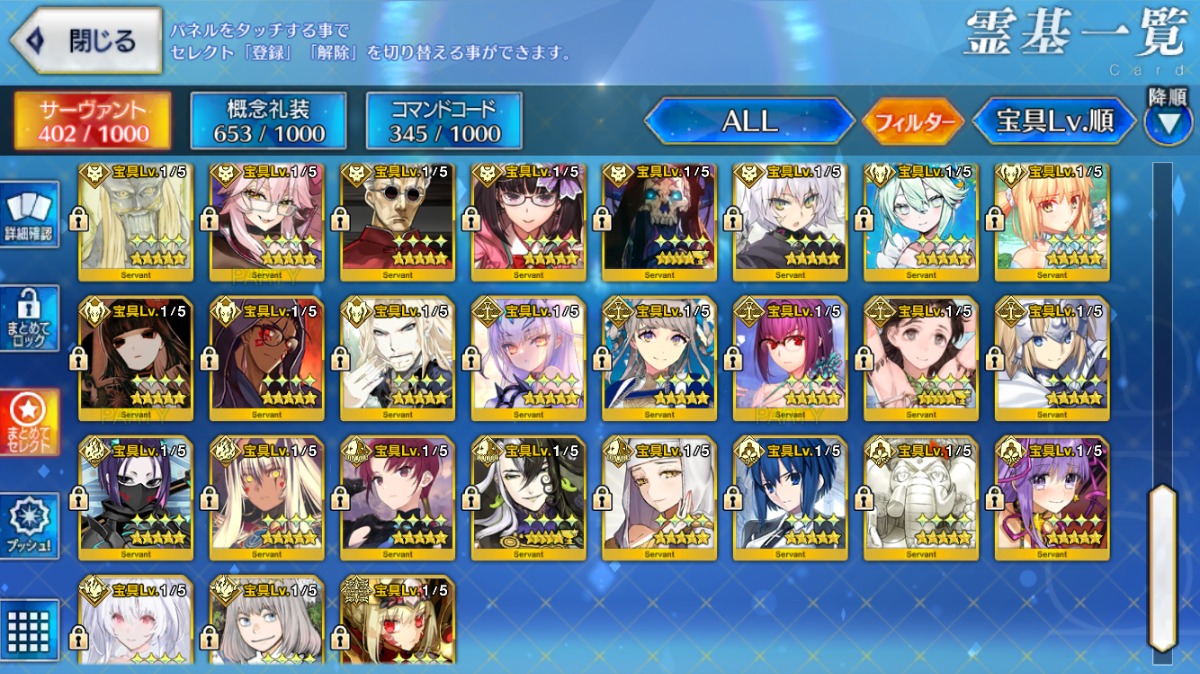Pick the masked ninja servant card
1200x674 pixels.
coord(136,496)
